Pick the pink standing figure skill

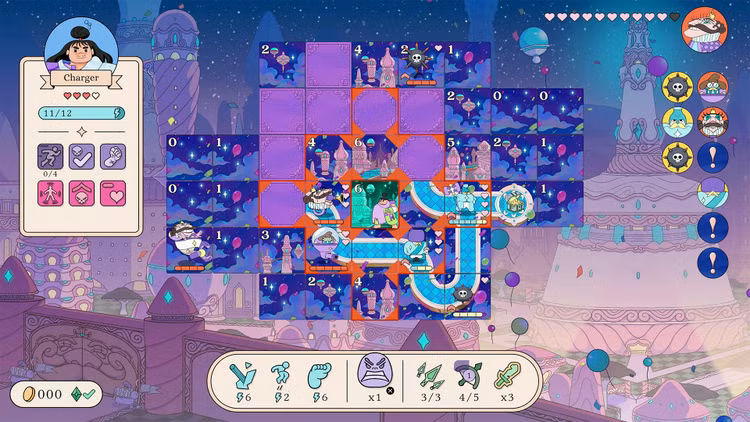click(51, 193)
